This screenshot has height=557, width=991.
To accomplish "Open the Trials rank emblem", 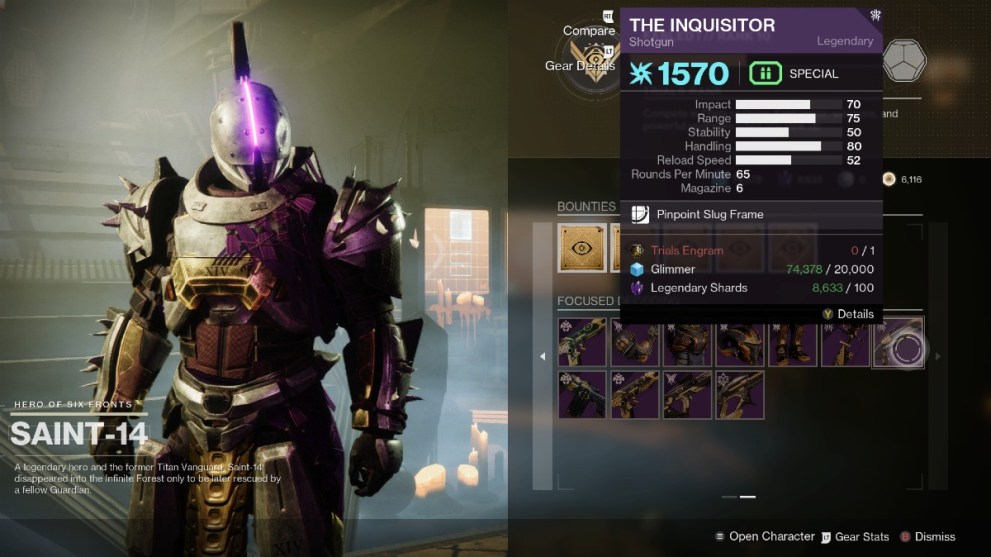I will pos(590,62).
